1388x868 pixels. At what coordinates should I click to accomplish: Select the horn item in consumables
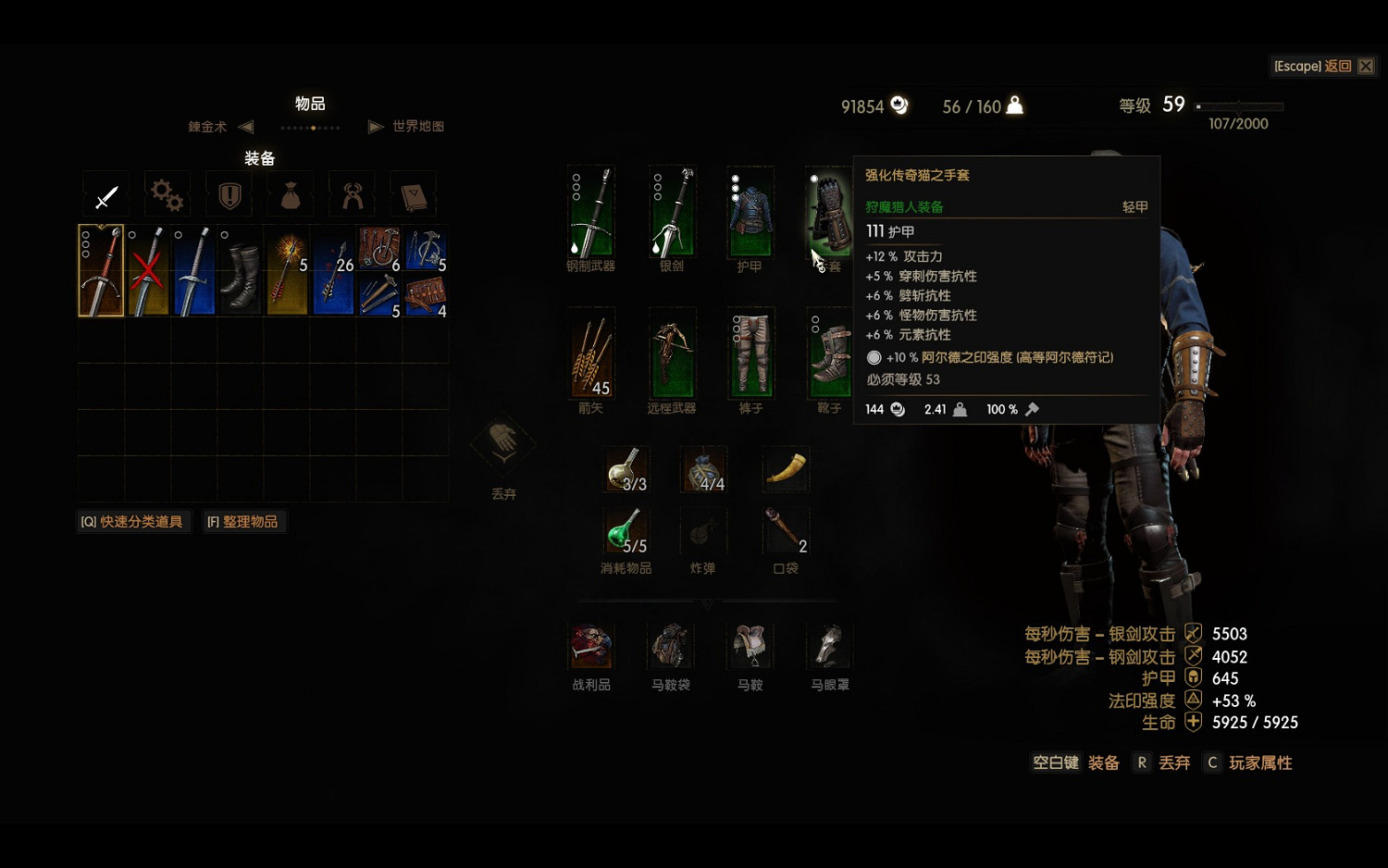tap(784, 467)
